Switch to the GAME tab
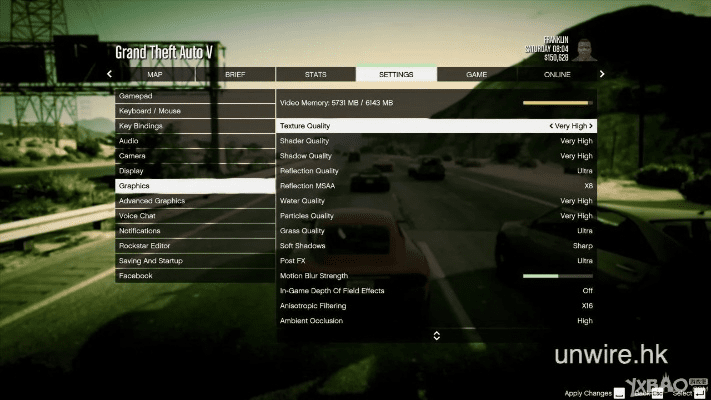Viewport: 711px width, 400px height. 476,74
